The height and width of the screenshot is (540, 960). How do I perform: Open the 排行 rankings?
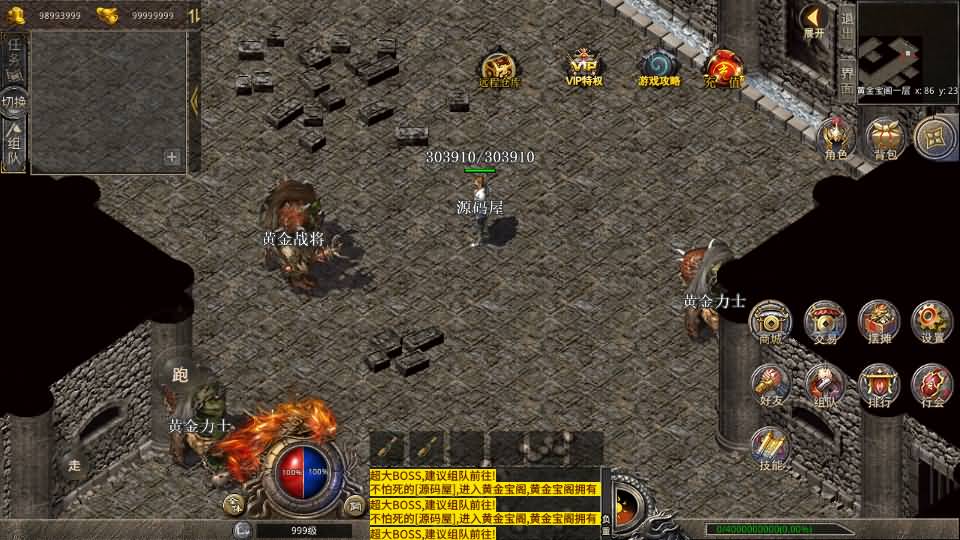pyautogui.click(x=879, y=385)
